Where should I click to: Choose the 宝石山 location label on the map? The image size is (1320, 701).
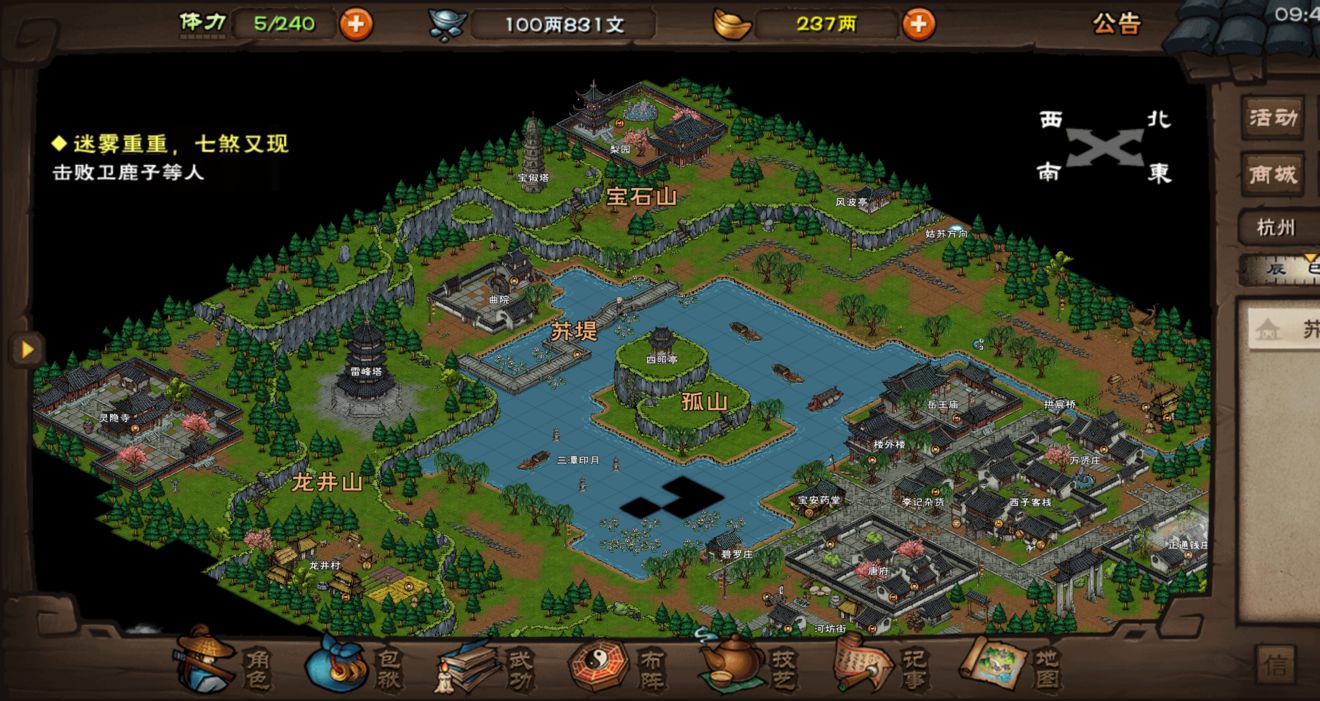point(641,197)
